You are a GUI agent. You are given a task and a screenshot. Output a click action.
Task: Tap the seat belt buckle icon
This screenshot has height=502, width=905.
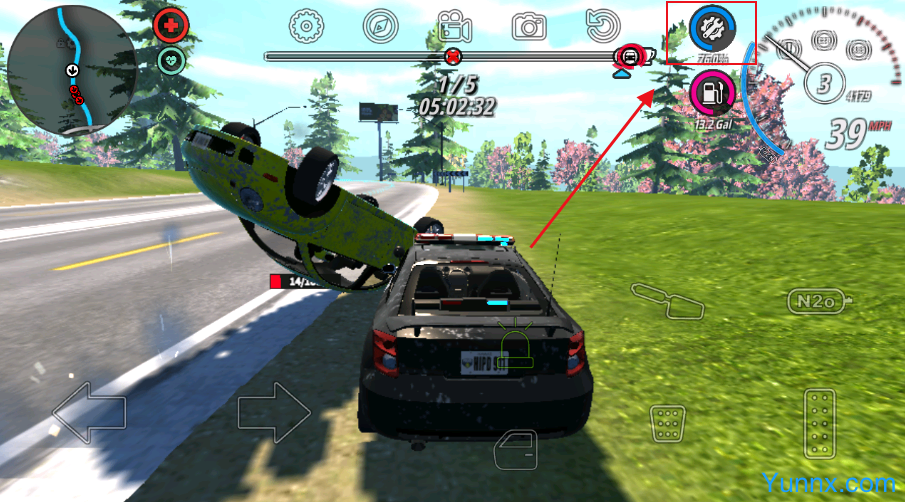667,298
